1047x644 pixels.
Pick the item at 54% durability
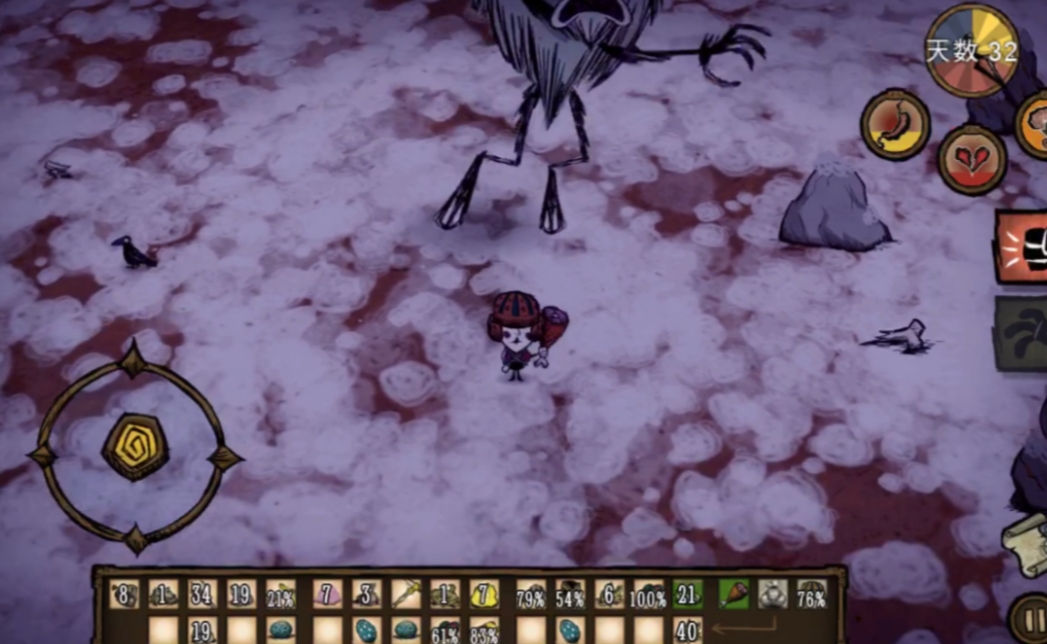[x=570, y=595]
